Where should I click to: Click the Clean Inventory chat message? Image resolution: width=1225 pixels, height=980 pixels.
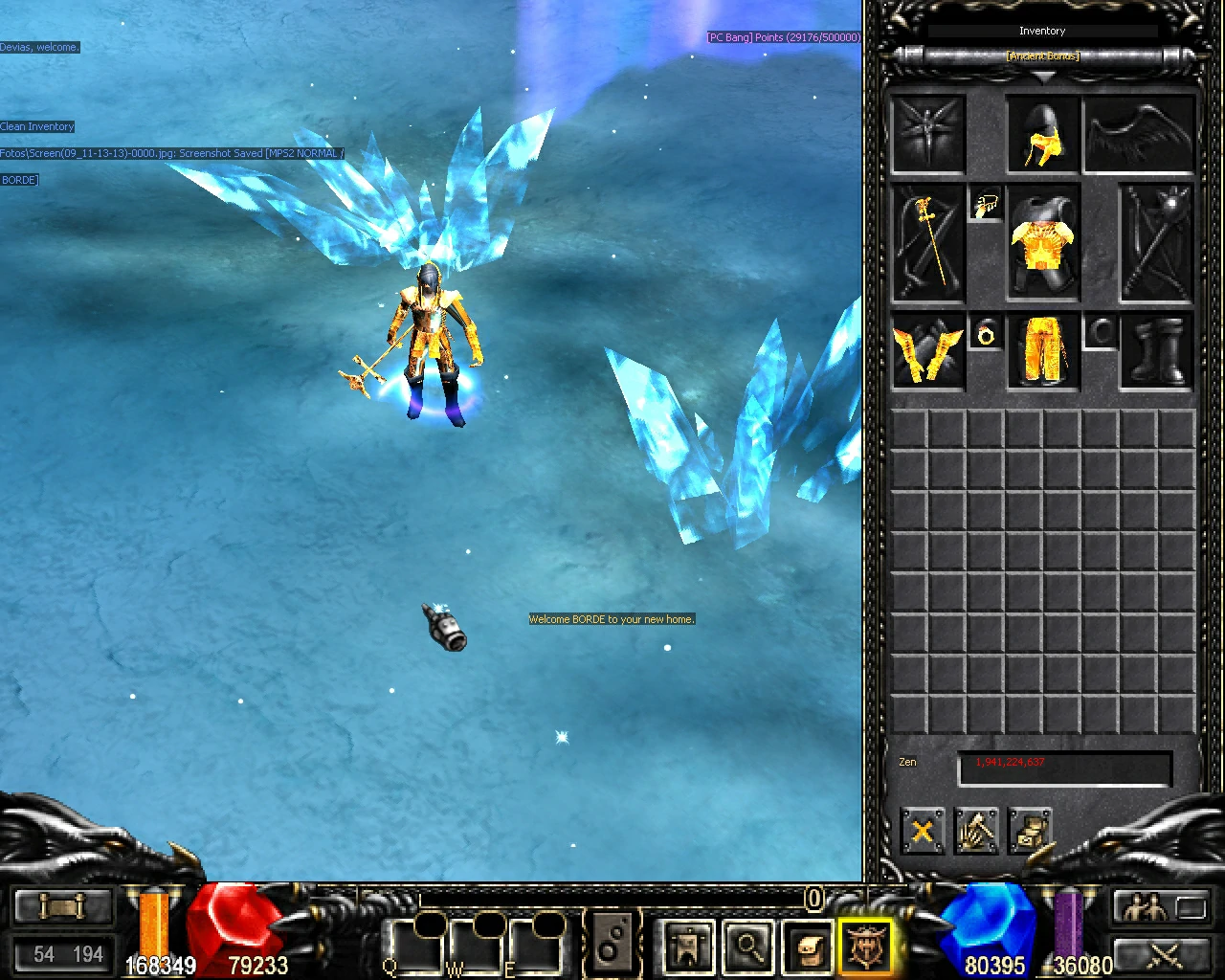point(37,125)
